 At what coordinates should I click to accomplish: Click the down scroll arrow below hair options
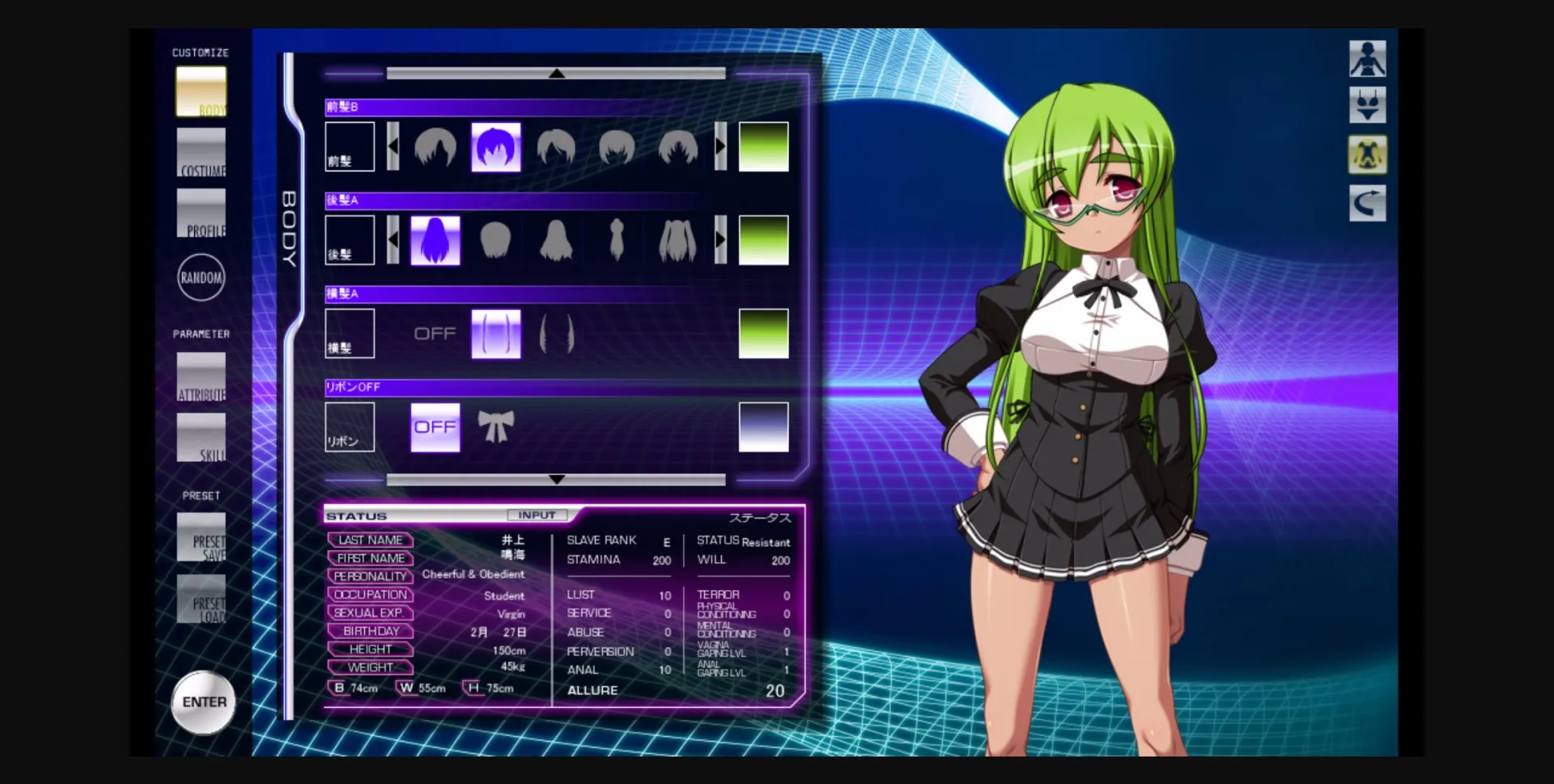(556, 479)
